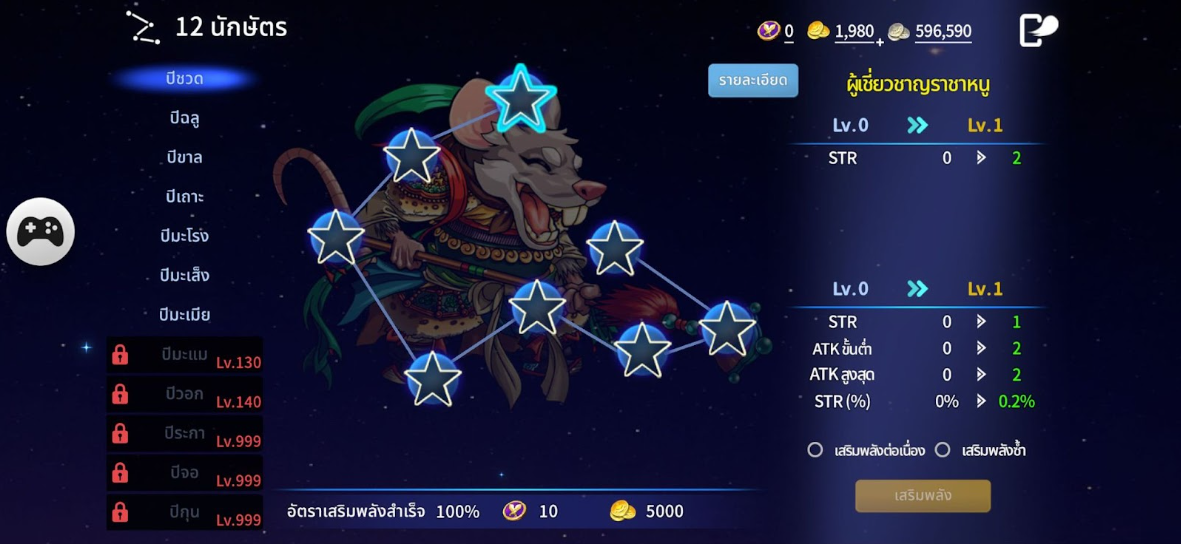This screenshot has width=1181, height=544.
Task: Open the exit icon in top-right corner
Action: click(x=1037, y=30)
